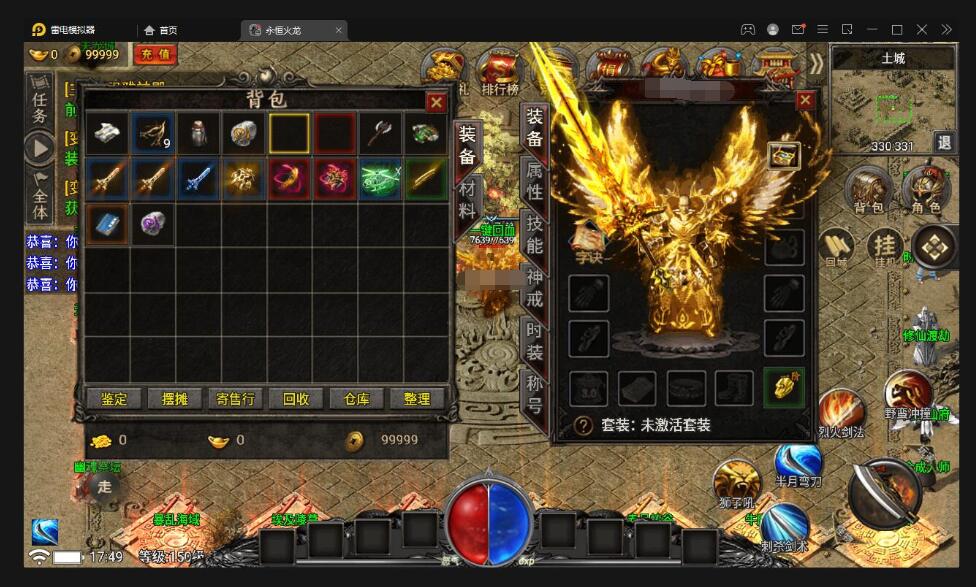Click the 充值 recharge button
This screenshot has width=976, height=587.
[x=155, y=54]
